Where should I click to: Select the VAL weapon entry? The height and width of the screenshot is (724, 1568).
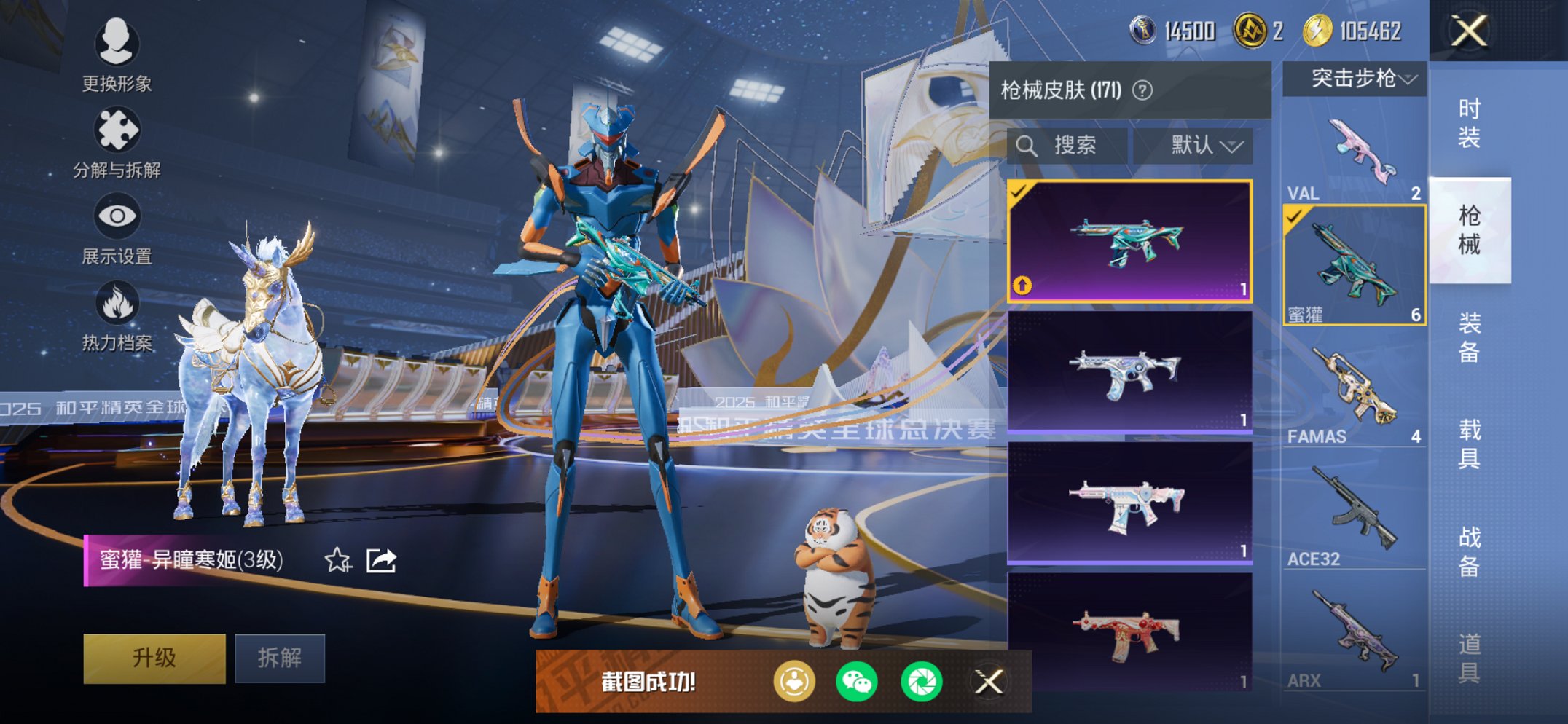tap(1354, 157)
